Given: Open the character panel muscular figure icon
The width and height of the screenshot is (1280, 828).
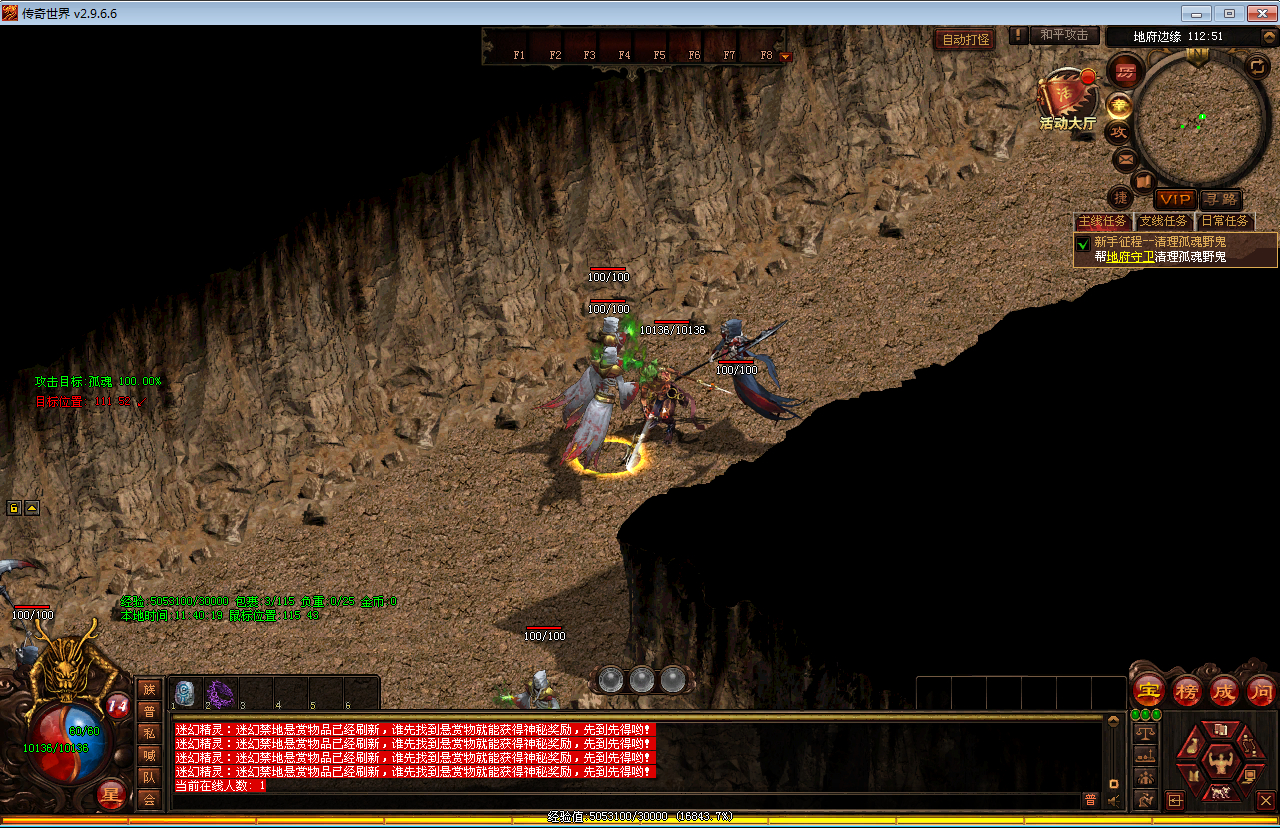Looking at the screenshot, I should pos(1220,764).
